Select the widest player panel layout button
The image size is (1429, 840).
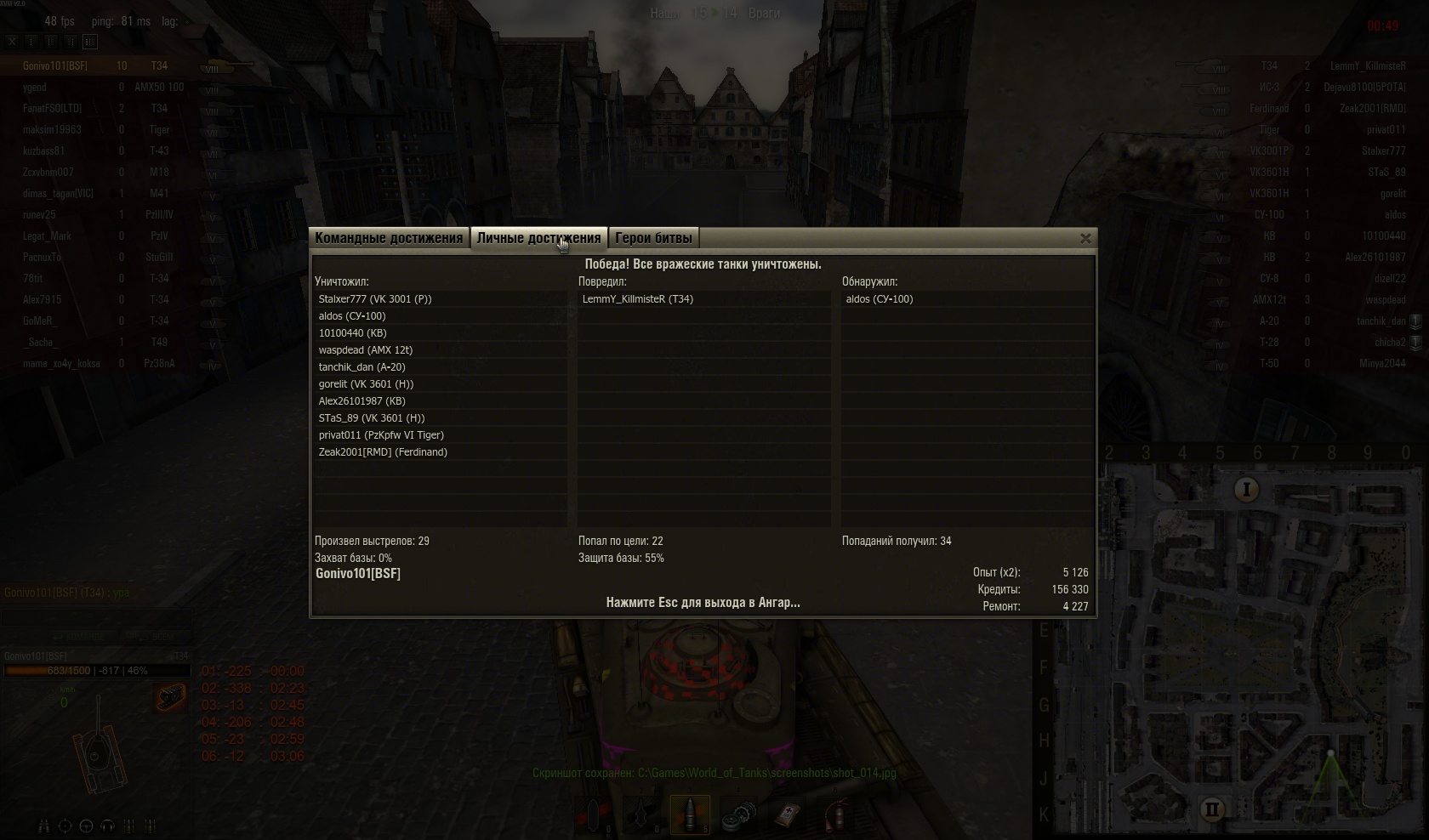[x=90, y=41]
